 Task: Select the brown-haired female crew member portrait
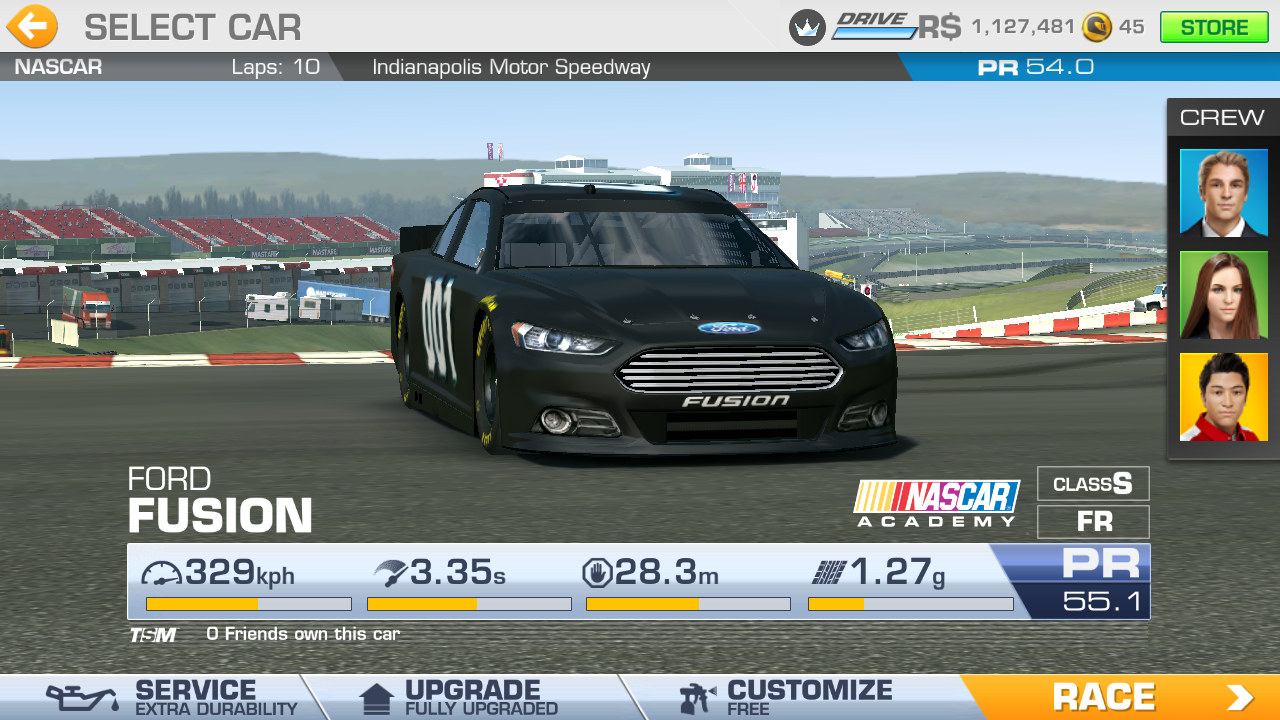(x=1223, y=295)
